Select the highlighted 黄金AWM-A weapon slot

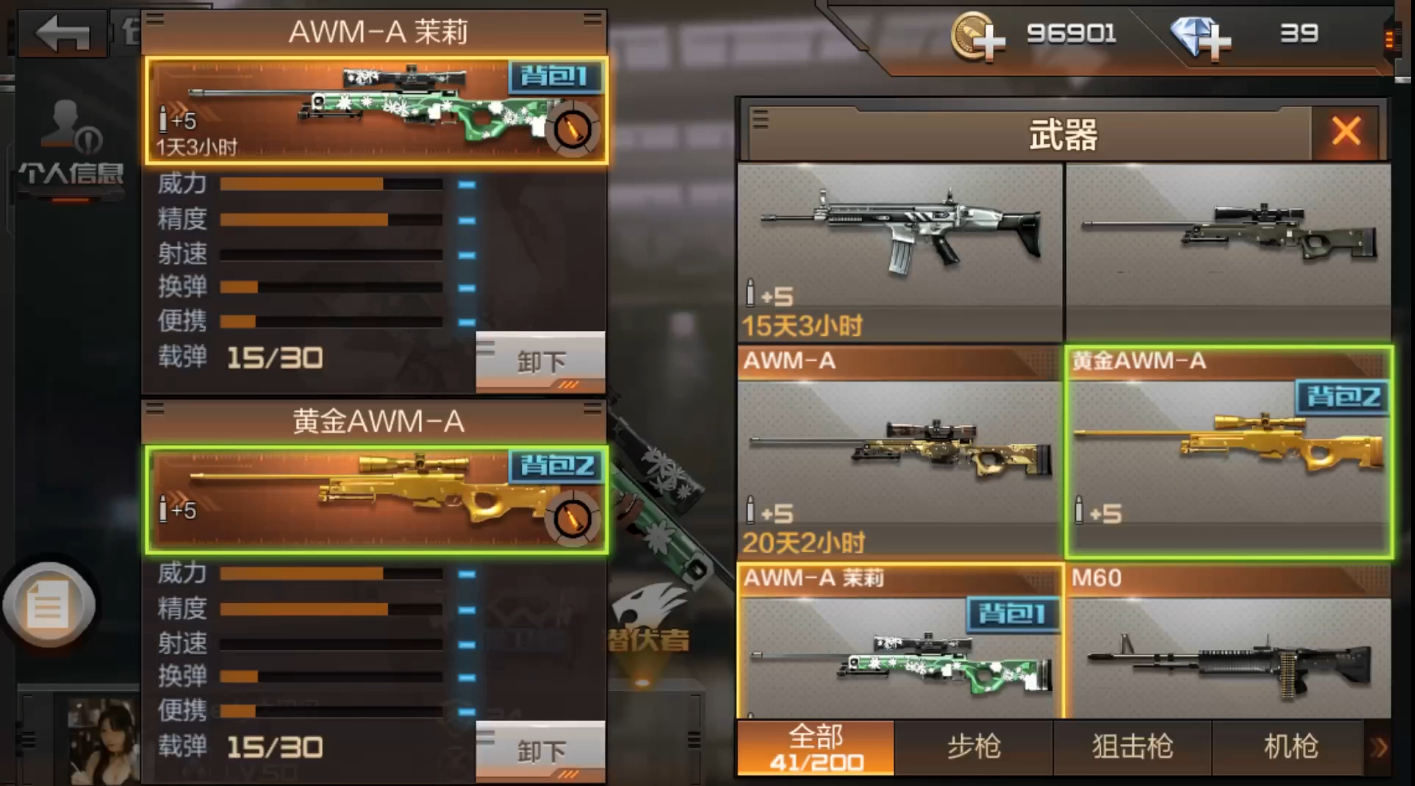point(1228,450)
